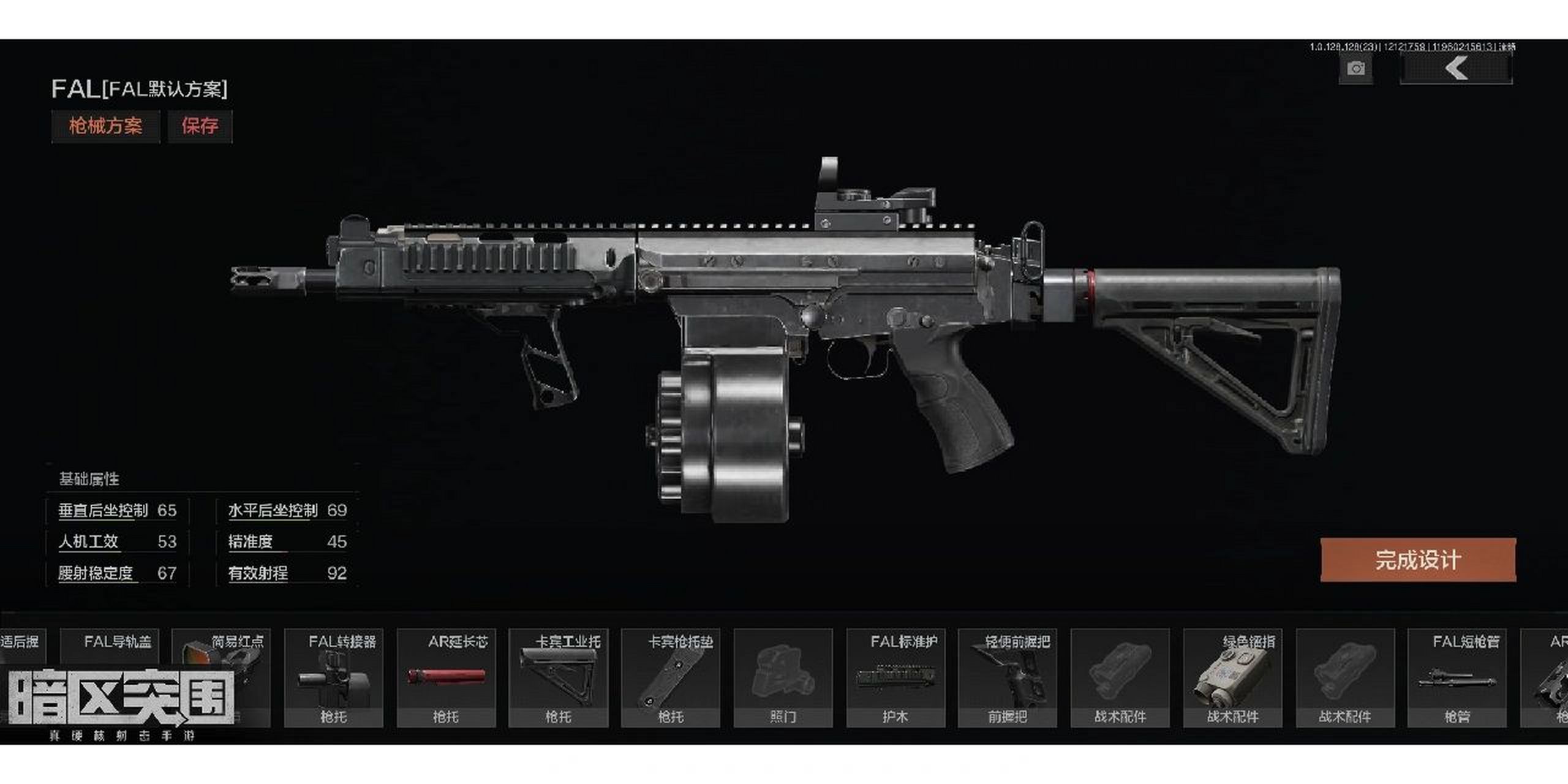Choose the 轻便前握把 foregrip slot

pos(1008,677)
